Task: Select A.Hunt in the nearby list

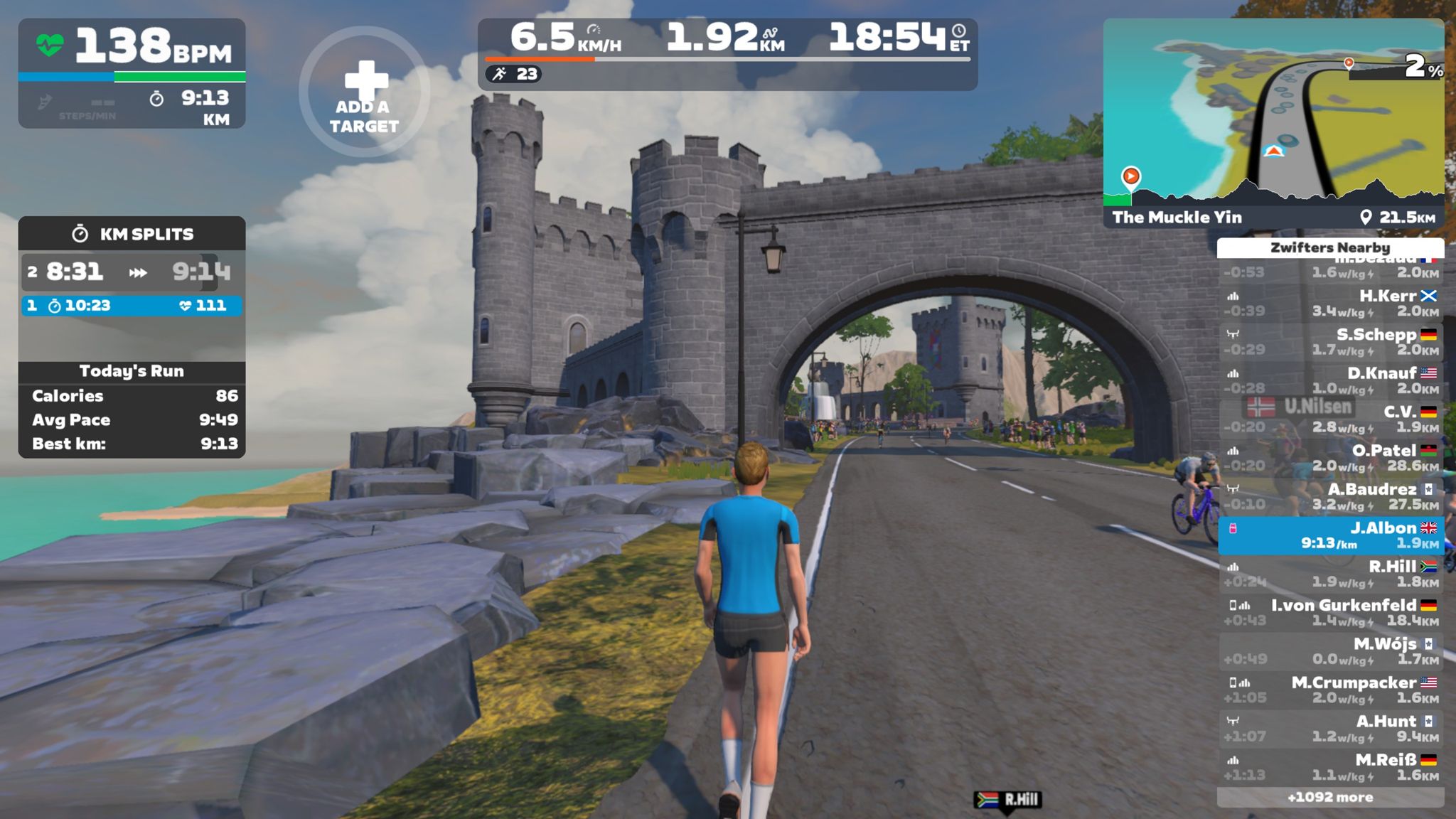Action: point(1330,728)
